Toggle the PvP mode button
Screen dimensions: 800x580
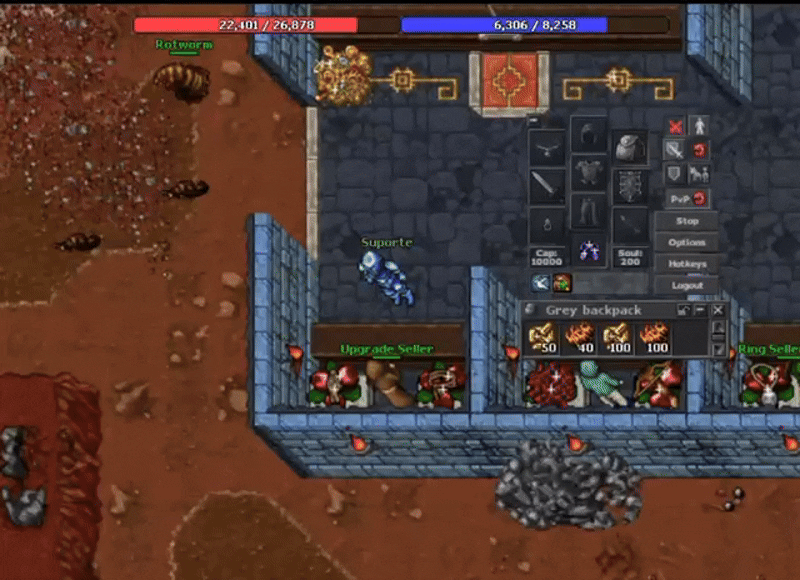(x=686, y=198)
